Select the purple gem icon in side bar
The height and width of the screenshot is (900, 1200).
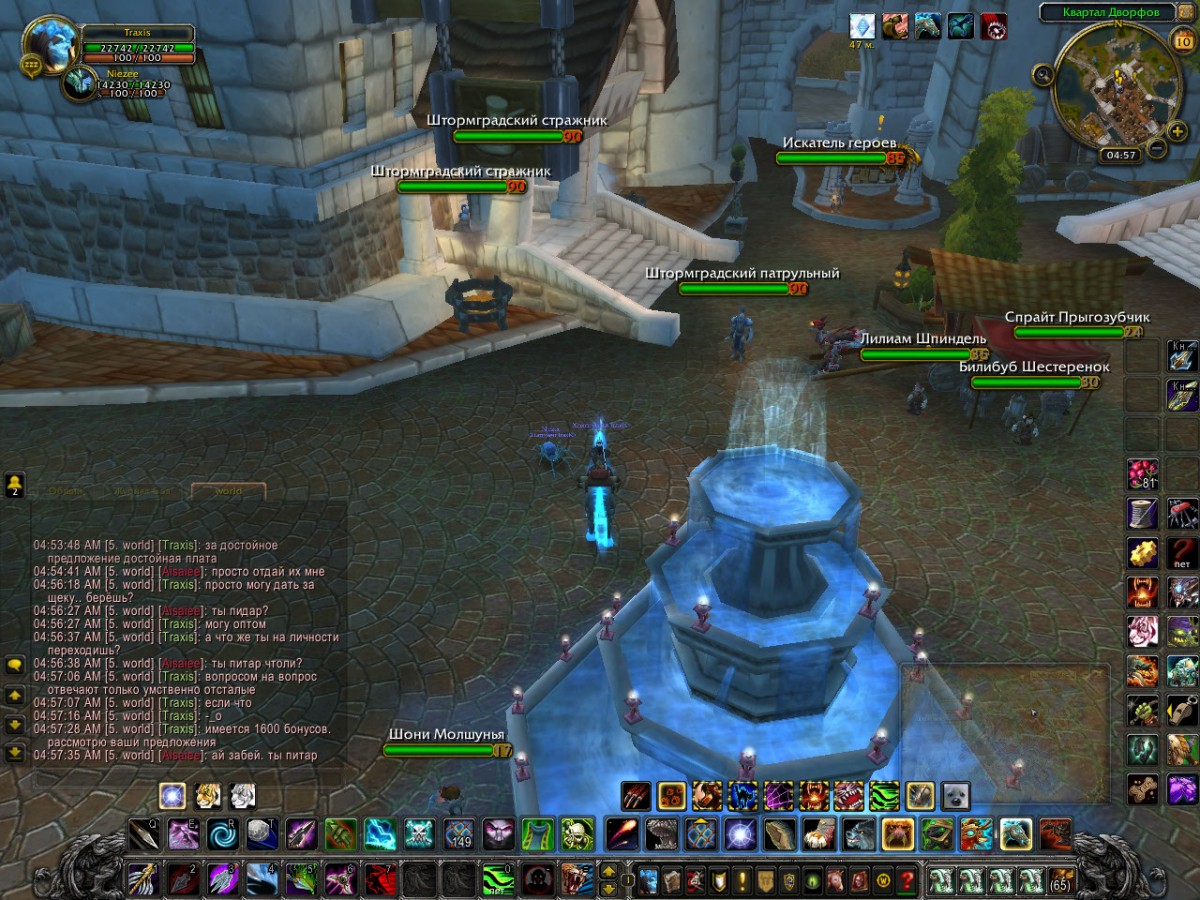pyautogui.click(x=1182, y=789)
